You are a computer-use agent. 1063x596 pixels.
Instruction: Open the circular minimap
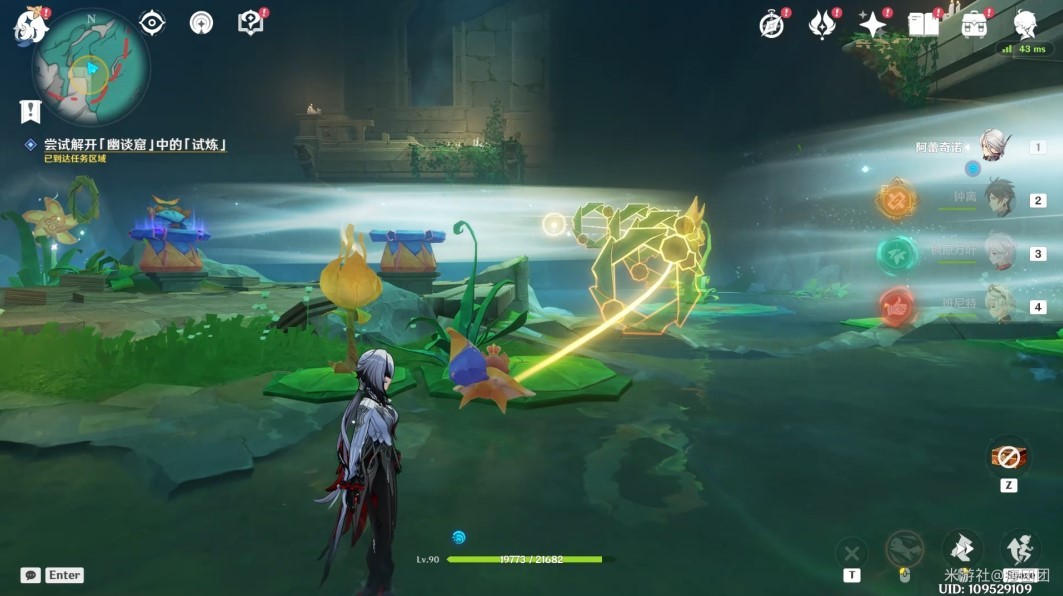click(x=91, y=68)
